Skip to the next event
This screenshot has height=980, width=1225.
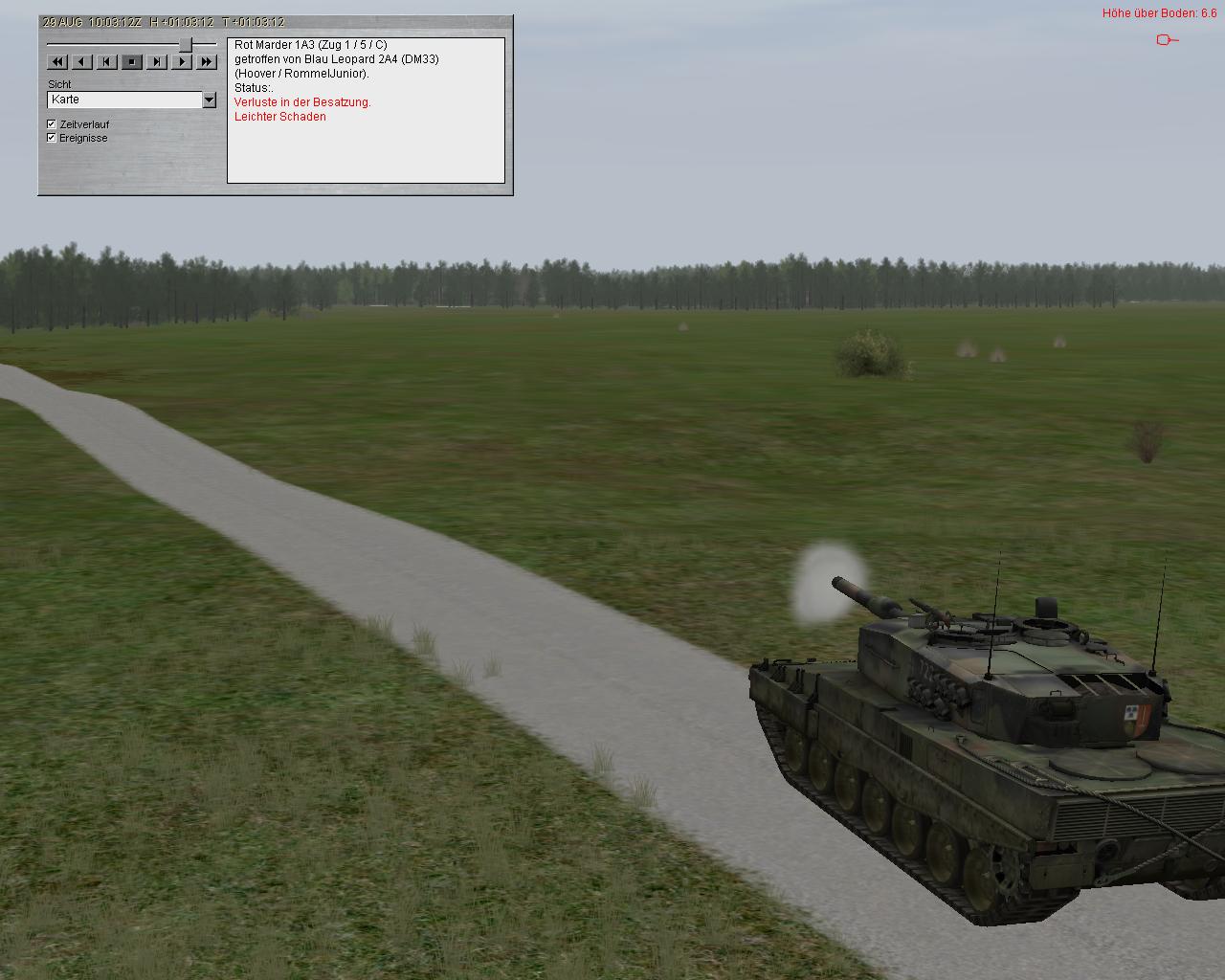(157, 62)
